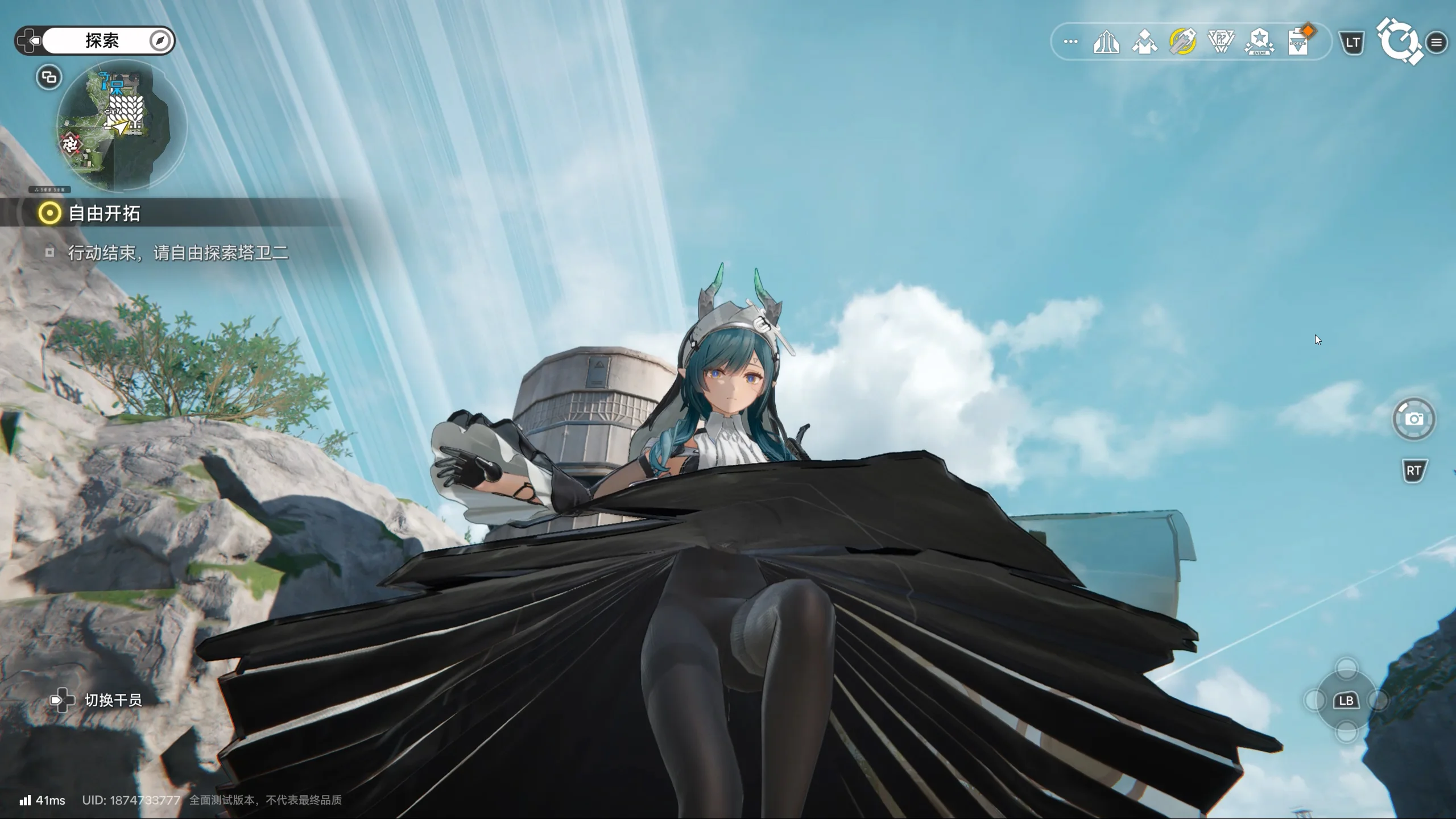Screen dimensions: 1456x819
Task: Select the red-cornered diamond marker on the minimap
Action: pyautogui.click(x=71, y=144)
